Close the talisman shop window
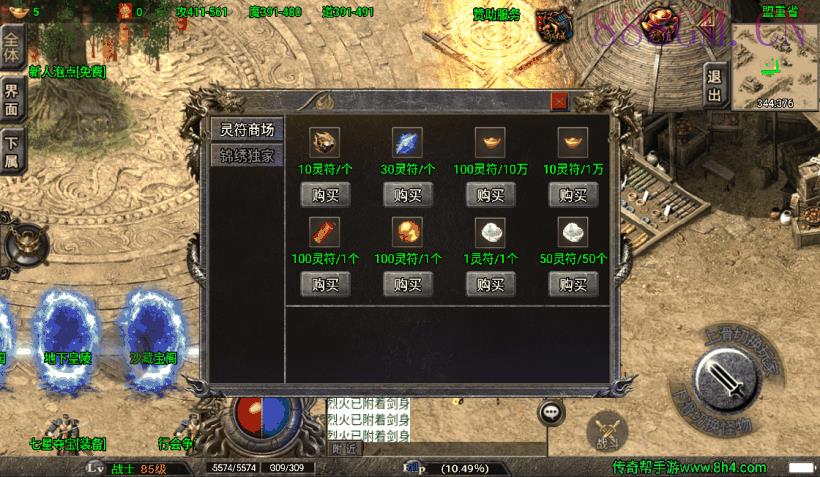The width and height of the screenshot is (820, 477). 559,101
